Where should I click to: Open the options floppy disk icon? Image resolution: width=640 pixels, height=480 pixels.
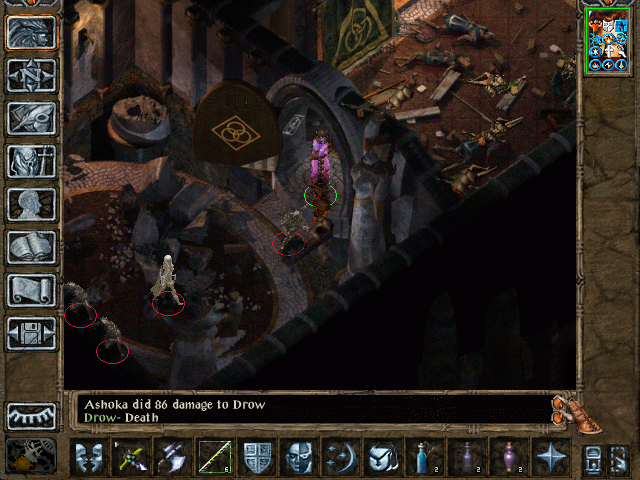tap(31, 334)
